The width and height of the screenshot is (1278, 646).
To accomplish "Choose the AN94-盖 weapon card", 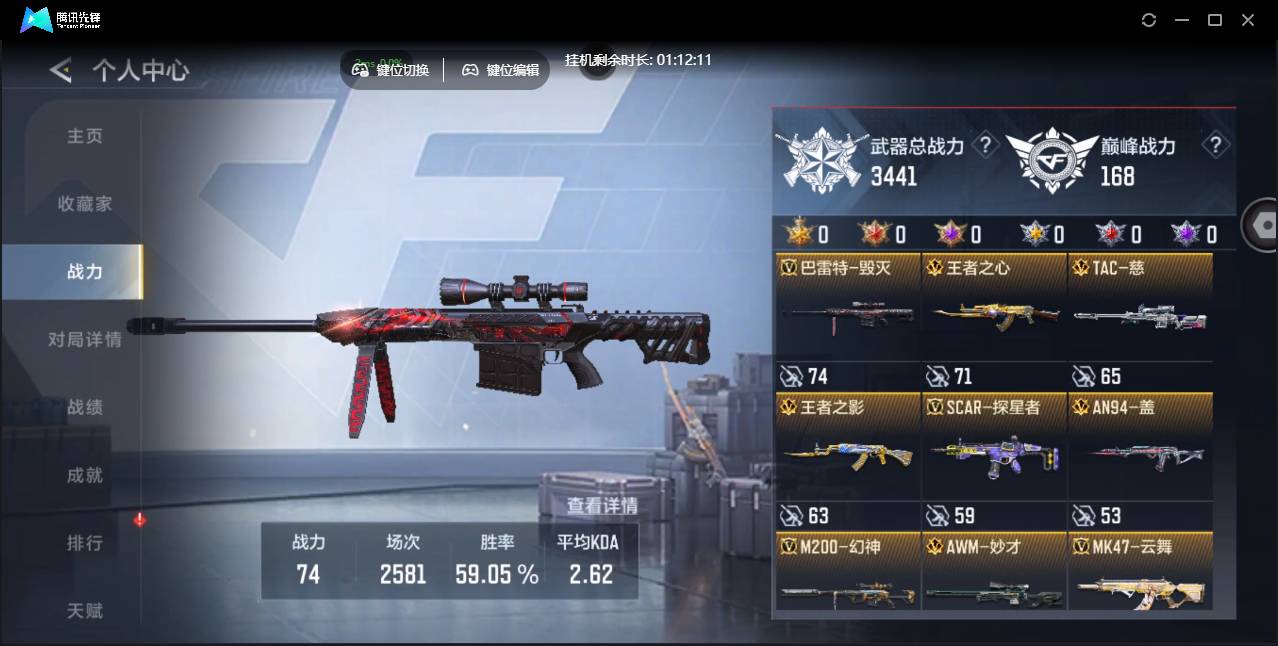I will (x=1140, y=446).
